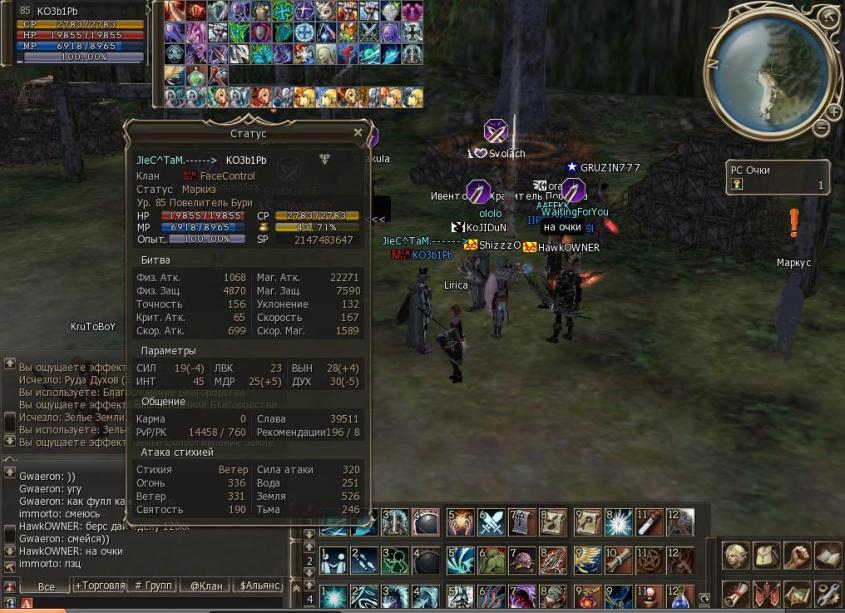This screenshot has height=613, width=845.
Task: Select the # Групп chat tab
Action: tap(152, 585)
